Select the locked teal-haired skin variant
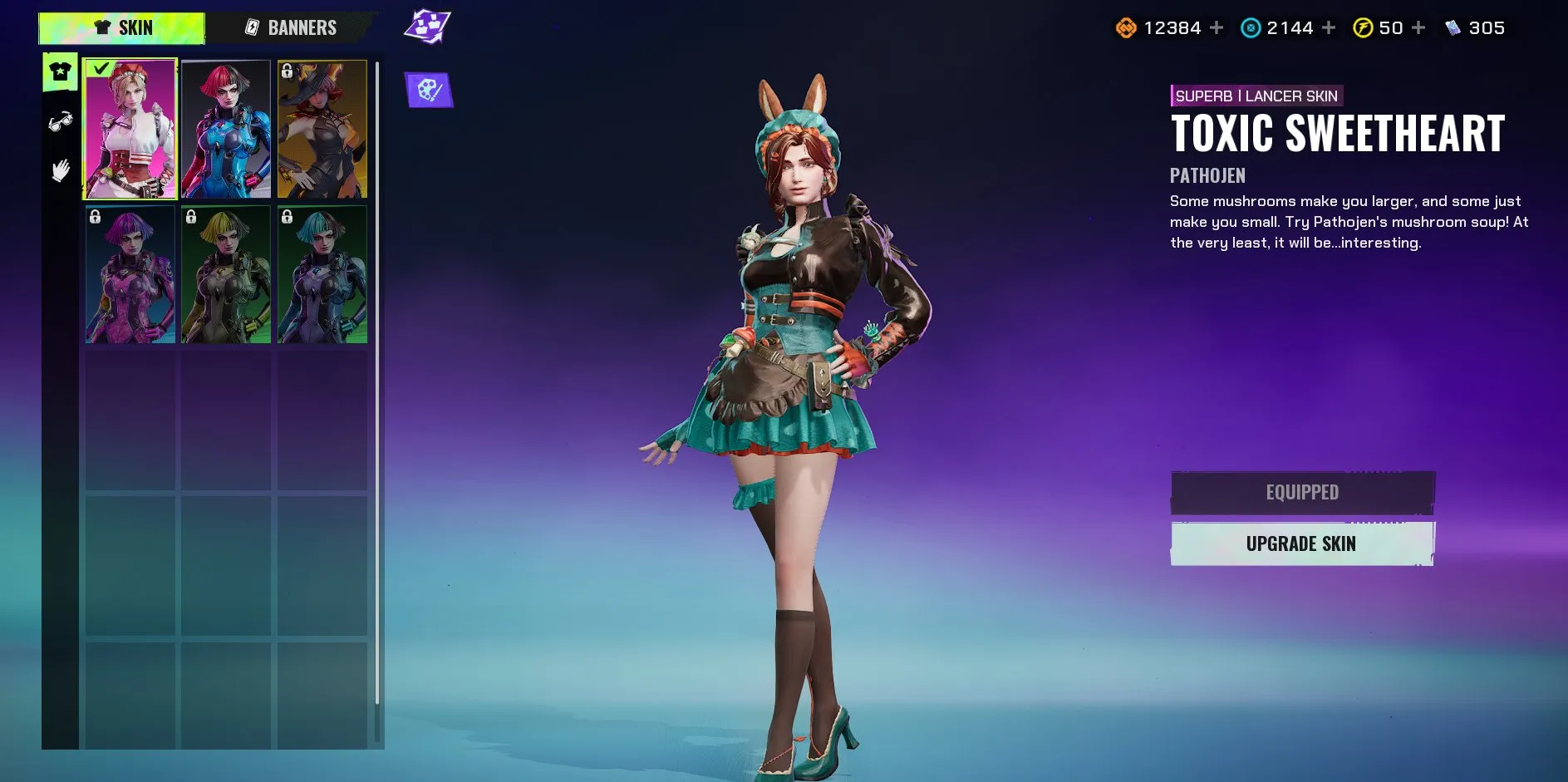Viewport: 1568px width, 782px height. (x=322, y=274)
